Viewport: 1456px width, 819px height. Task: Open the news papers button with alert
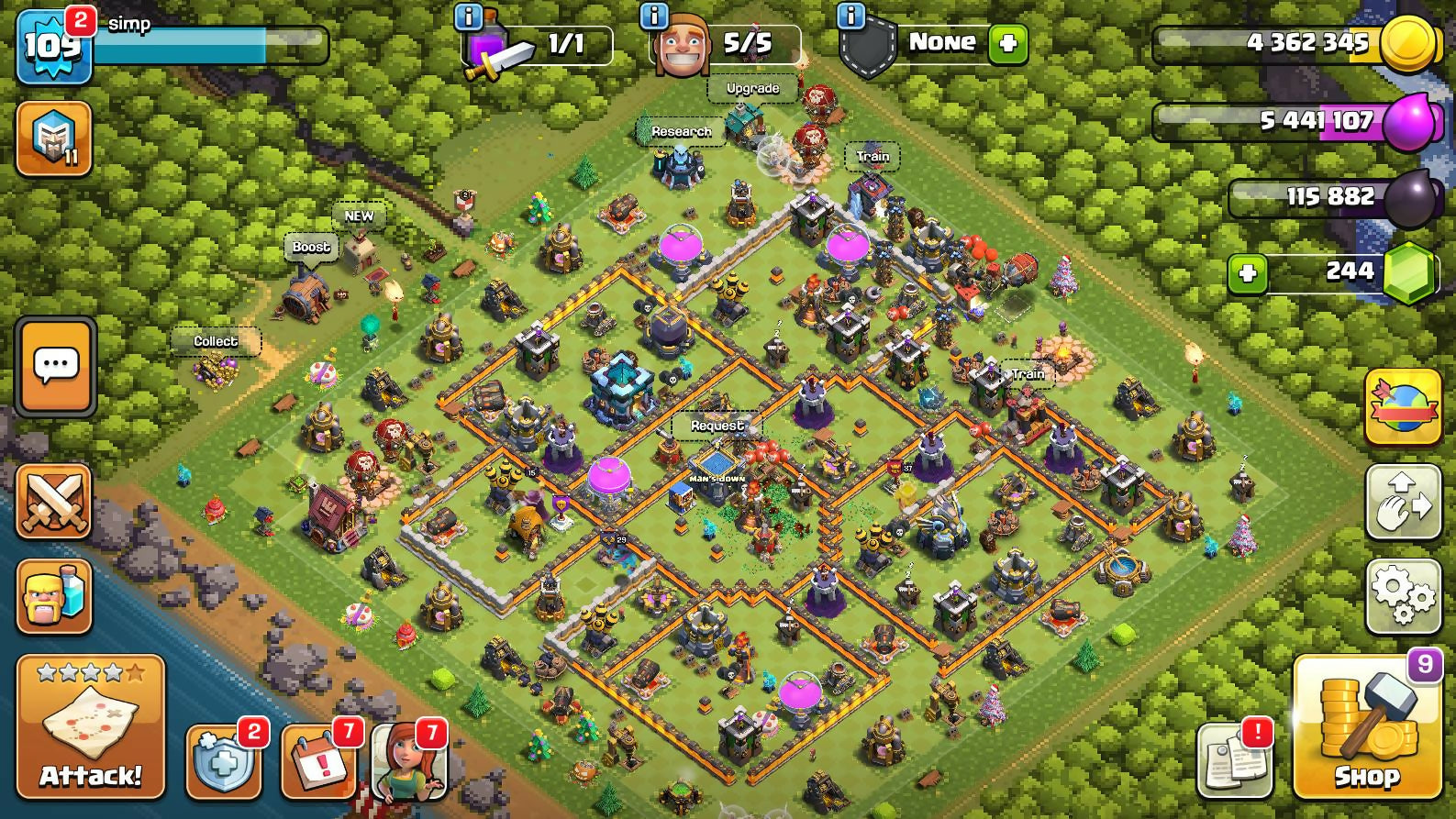1235,761
